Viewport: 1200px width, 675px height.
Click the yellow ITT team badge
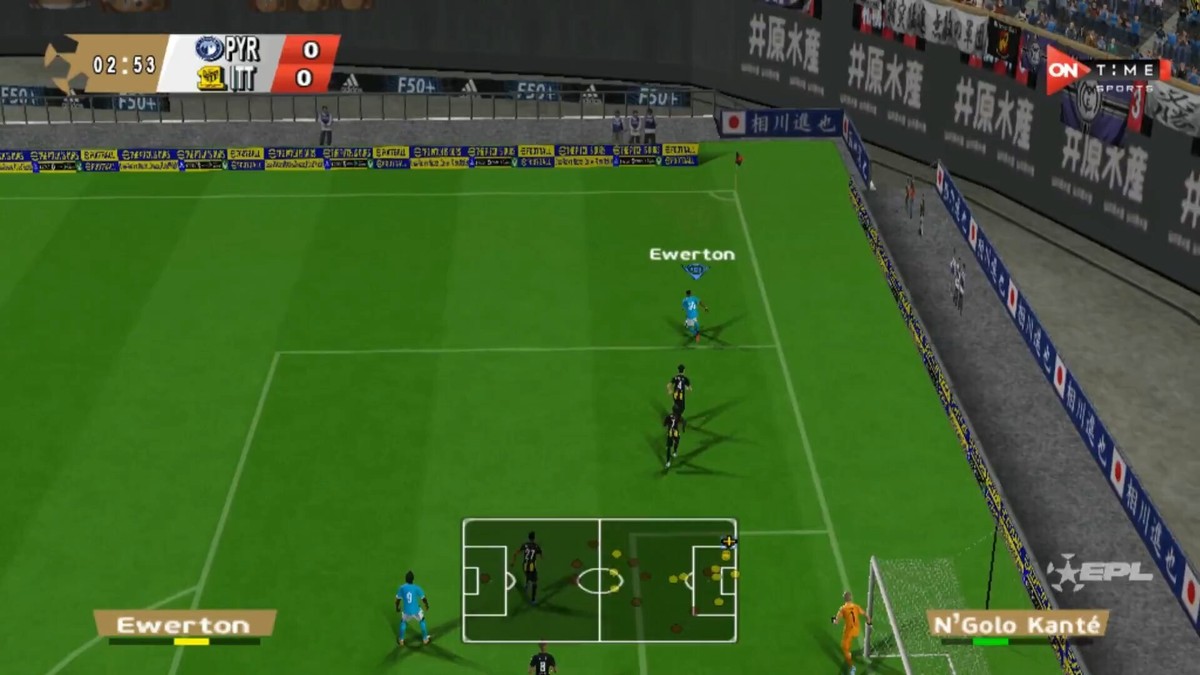coord(211,78)
